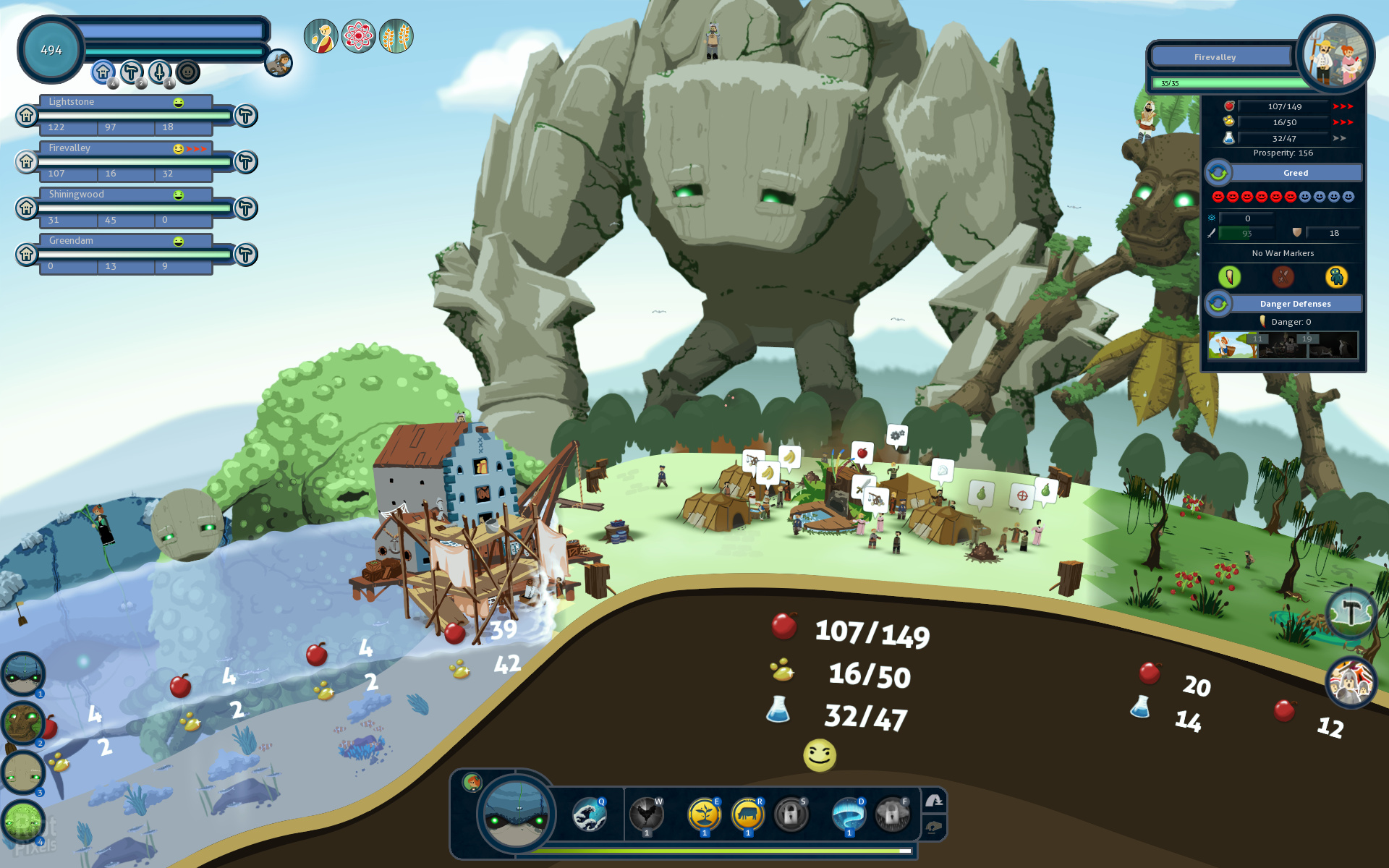The height and width of the screenshot is (868, 1389).
Task: Click the wheat icon at top
Action: click(x=396, y=36)
